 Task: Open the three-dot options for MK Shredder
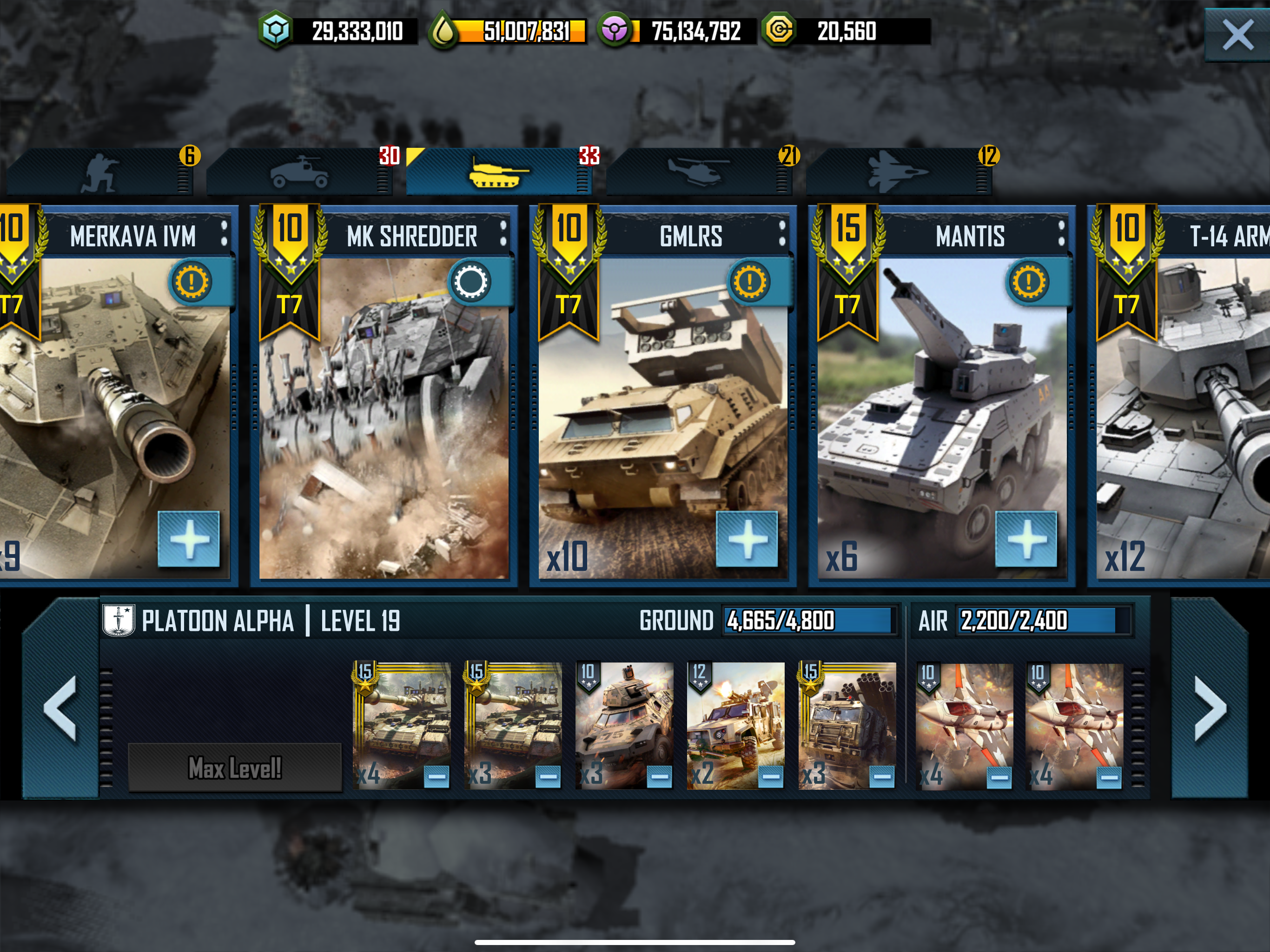(503, 234)
